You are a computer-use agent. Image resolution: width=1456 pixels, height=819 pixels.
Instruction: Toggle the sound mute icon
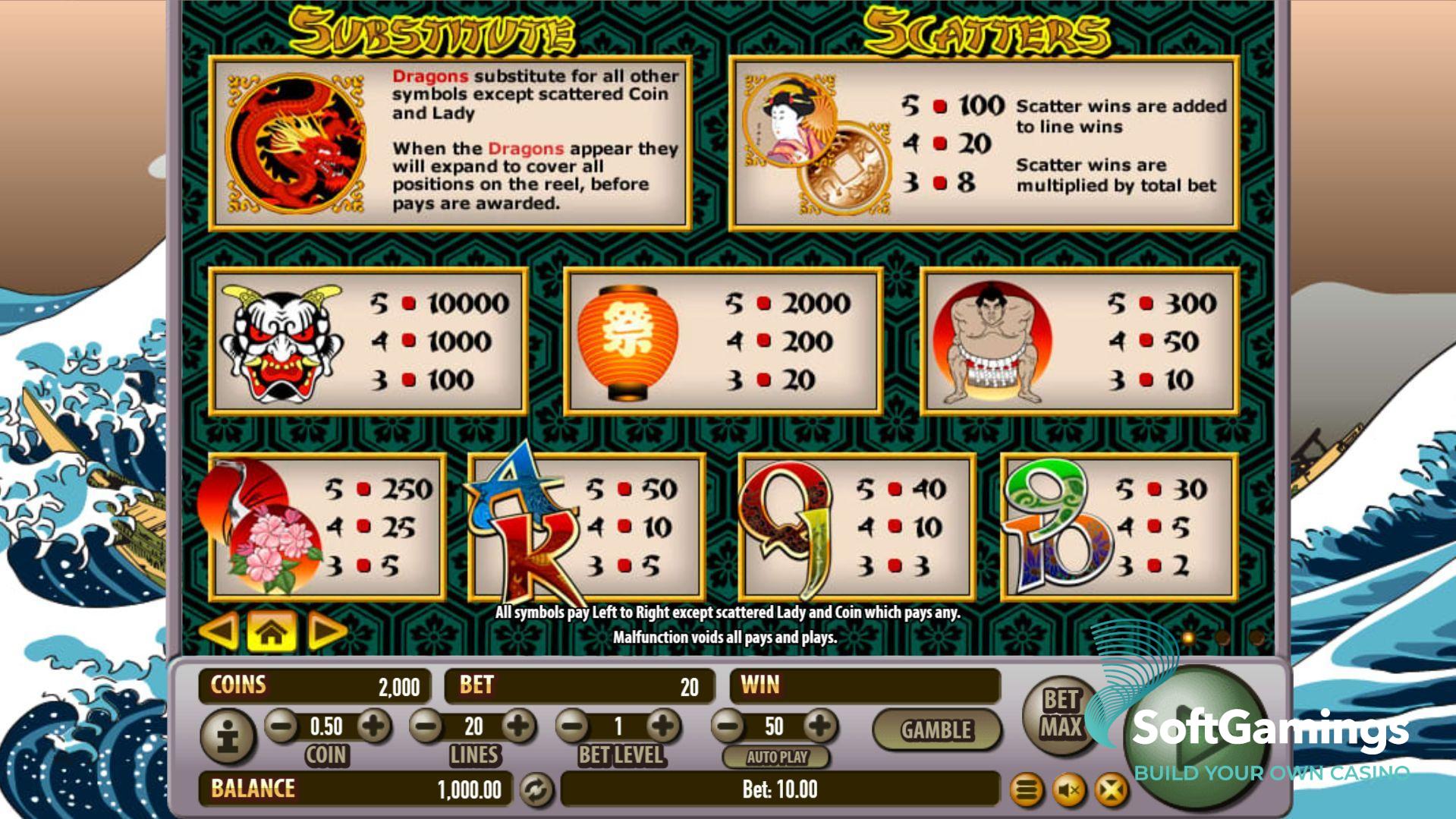(1069, 790)
